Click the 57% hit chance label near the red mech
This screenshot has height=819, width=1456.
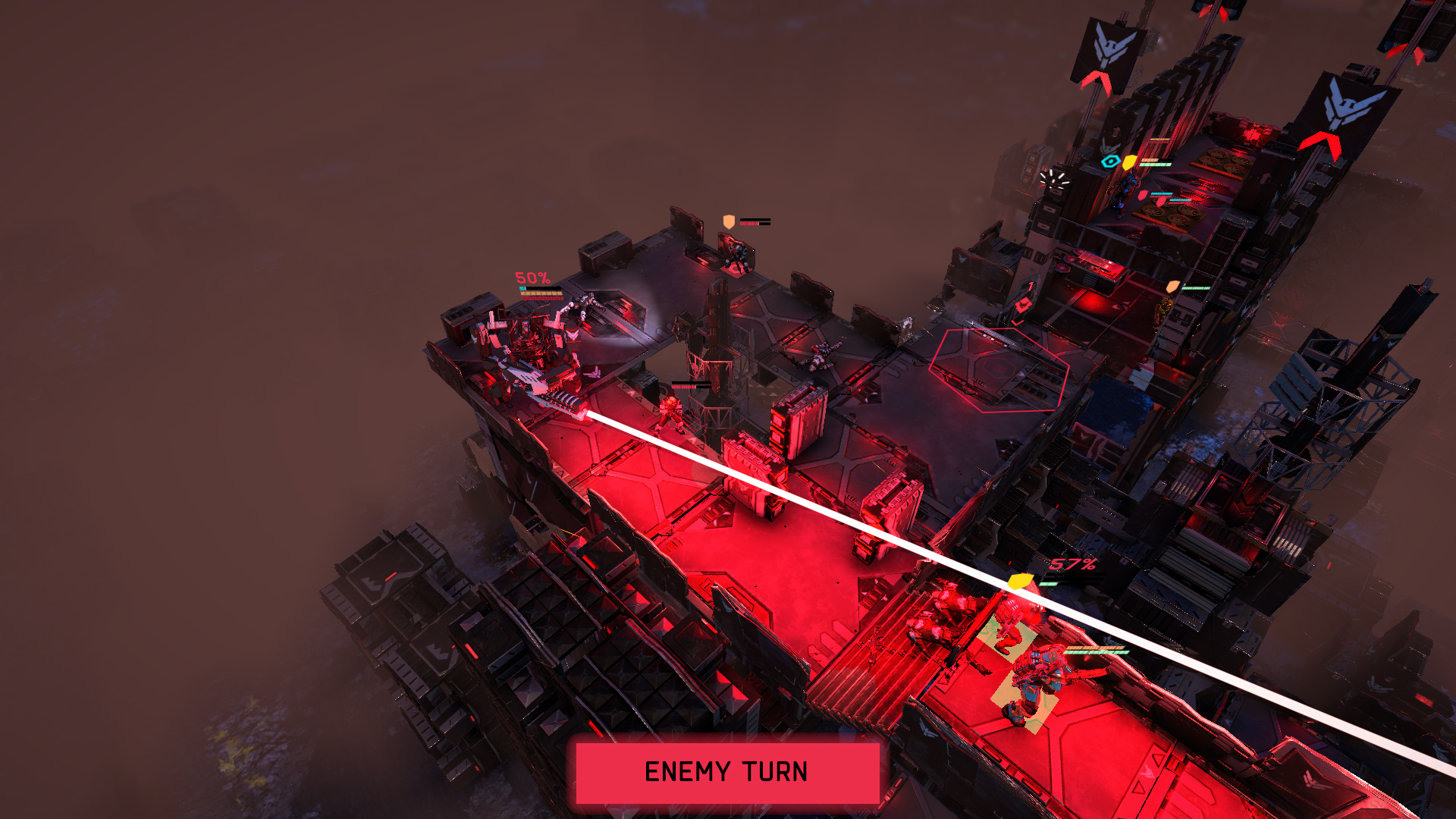(x=1072, y=564)
